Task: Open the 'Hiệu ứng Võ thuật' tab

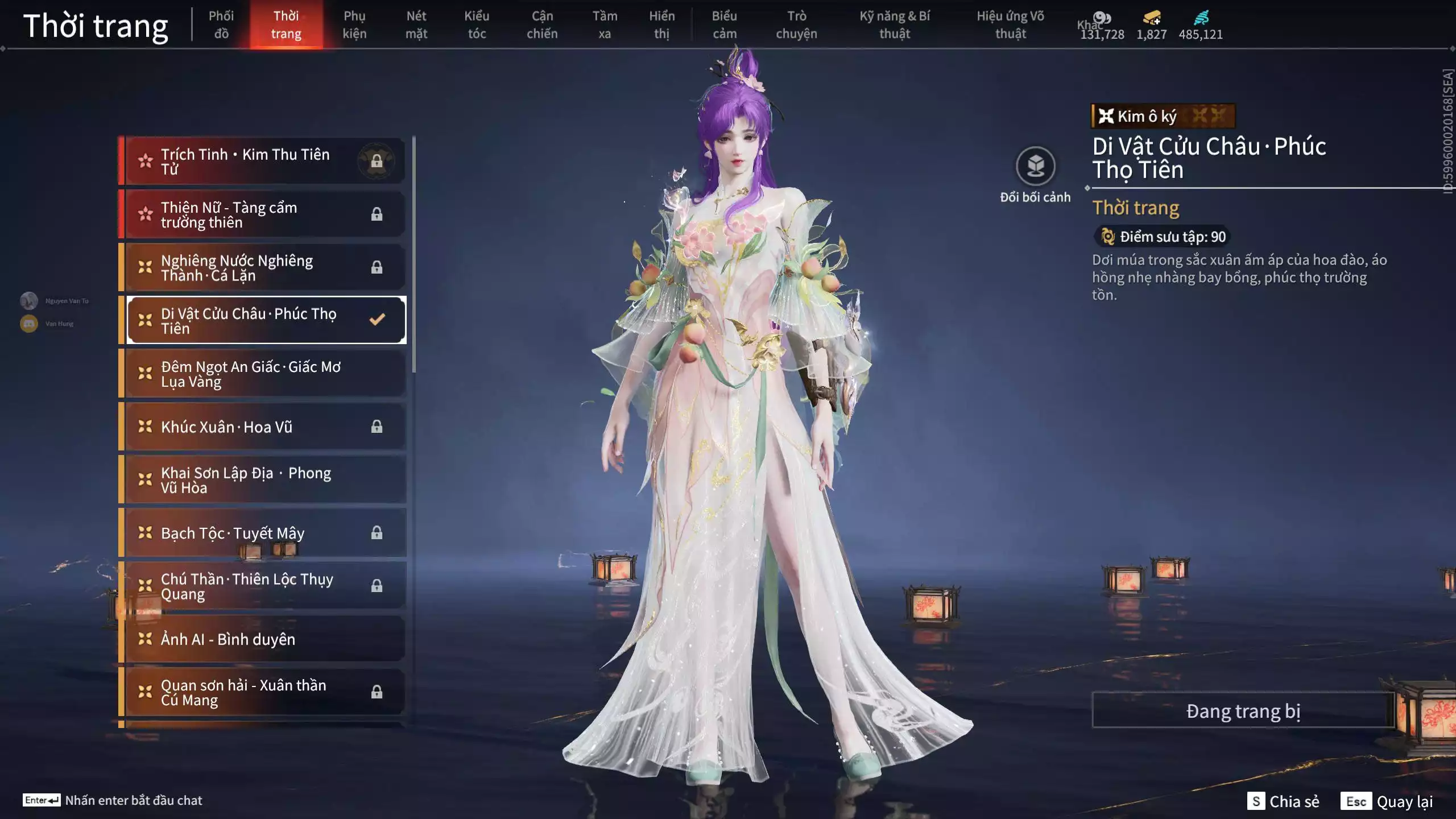Action: coord(1011,24)
